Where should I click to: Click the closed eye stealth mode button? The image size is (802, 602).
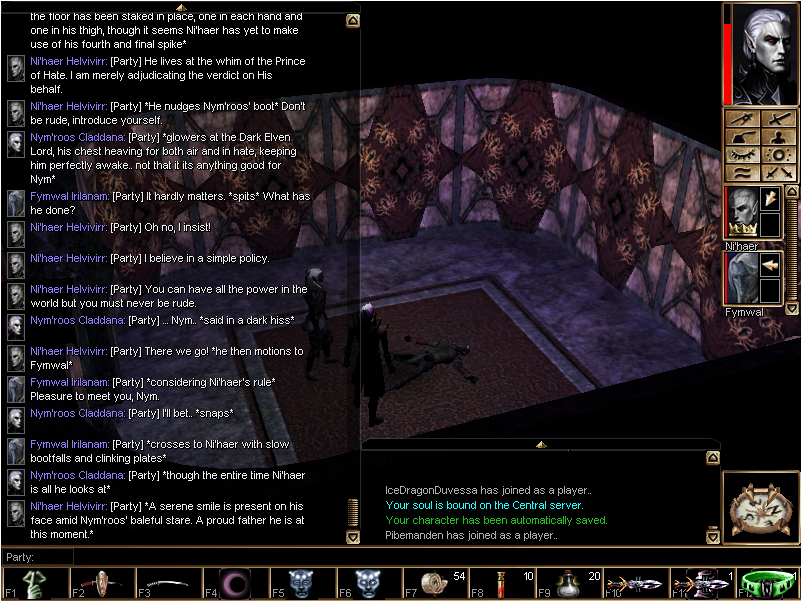click(x=742, y=155)
